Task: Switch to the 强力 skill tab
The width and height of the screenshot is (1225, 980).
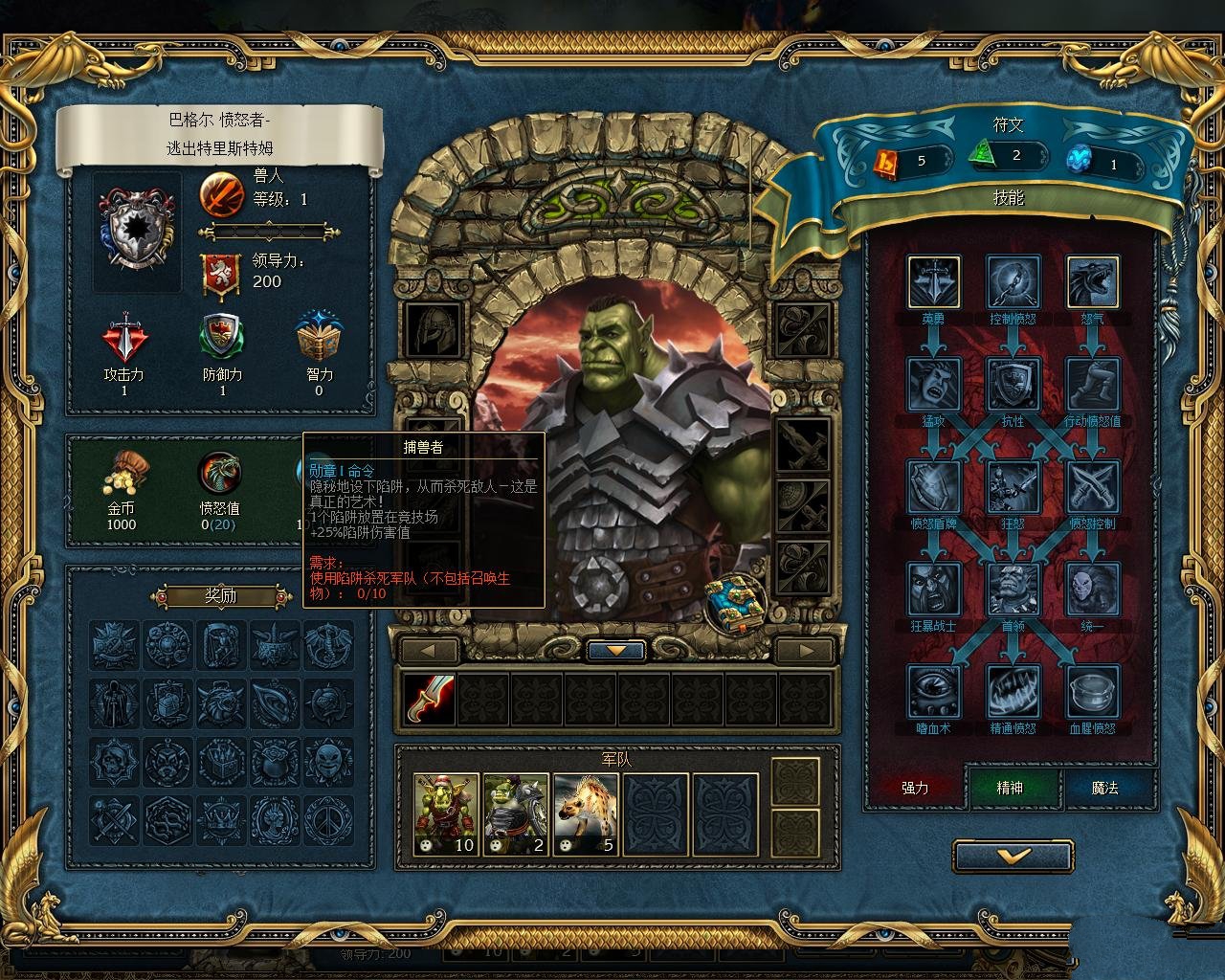Action: pyautogui.click(x=915, y=788)
